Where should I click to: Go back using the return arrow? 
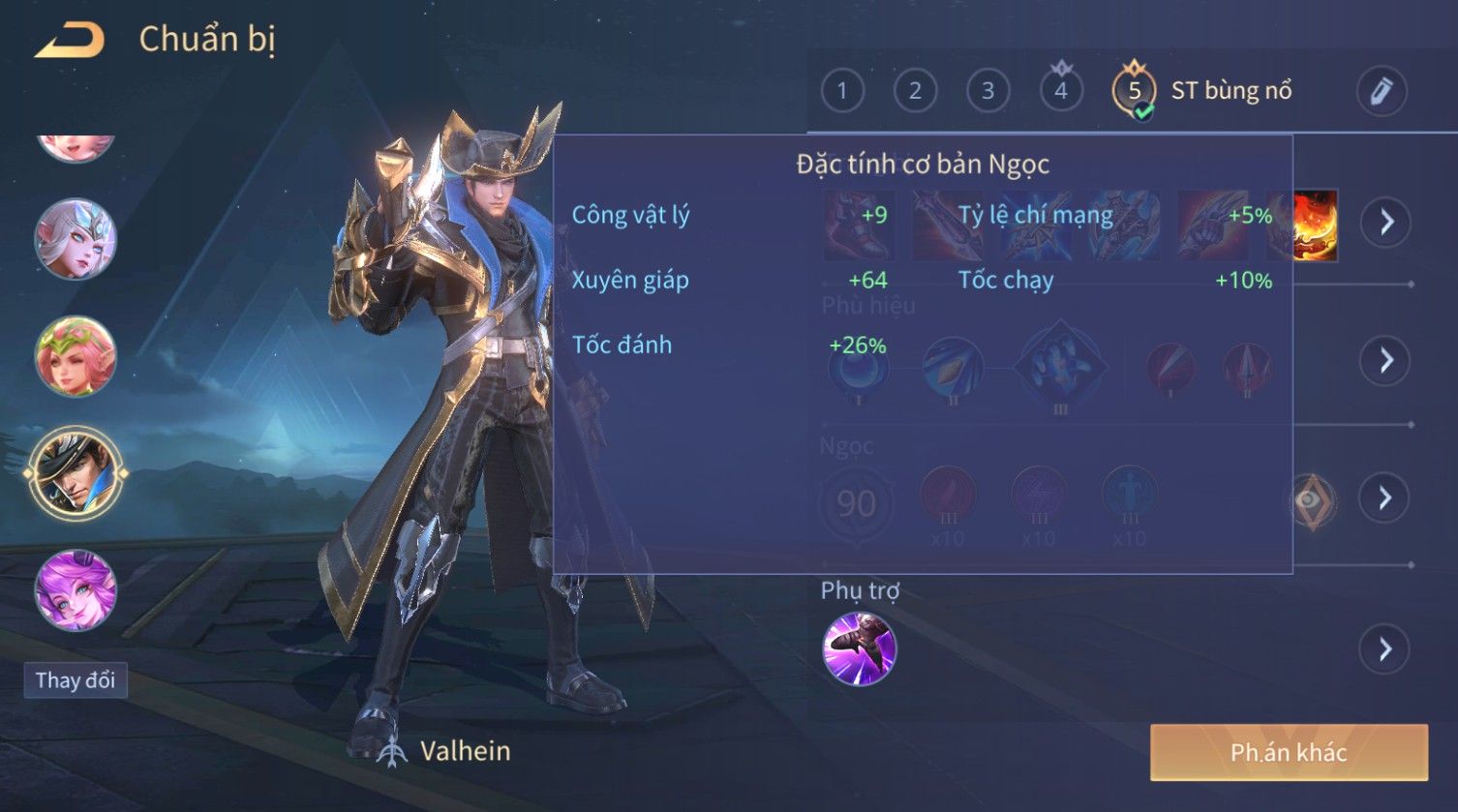tap(69, 41)
